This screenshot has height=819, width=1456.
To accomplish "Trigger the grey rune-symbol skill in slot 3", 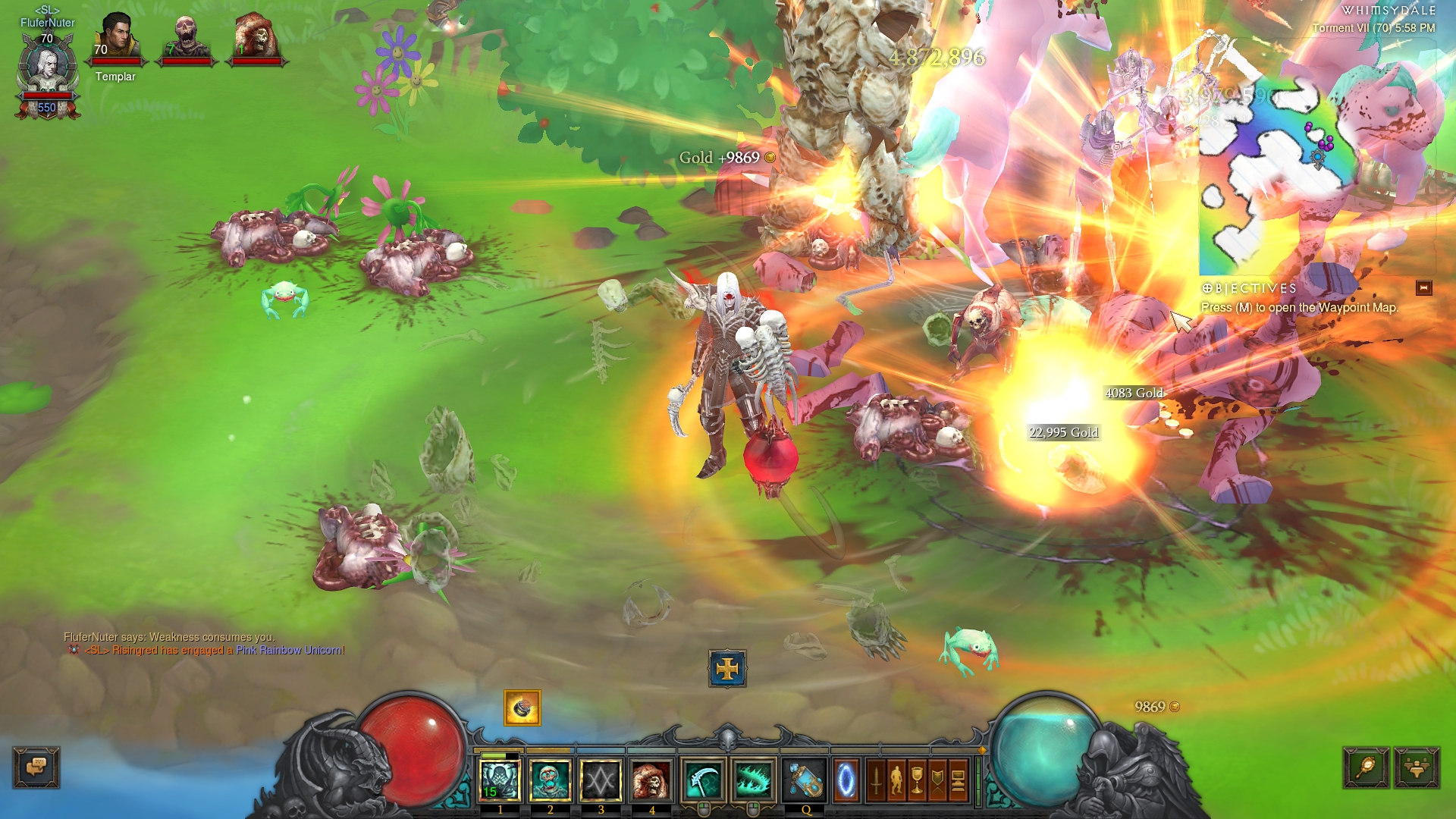I will 601,780.
